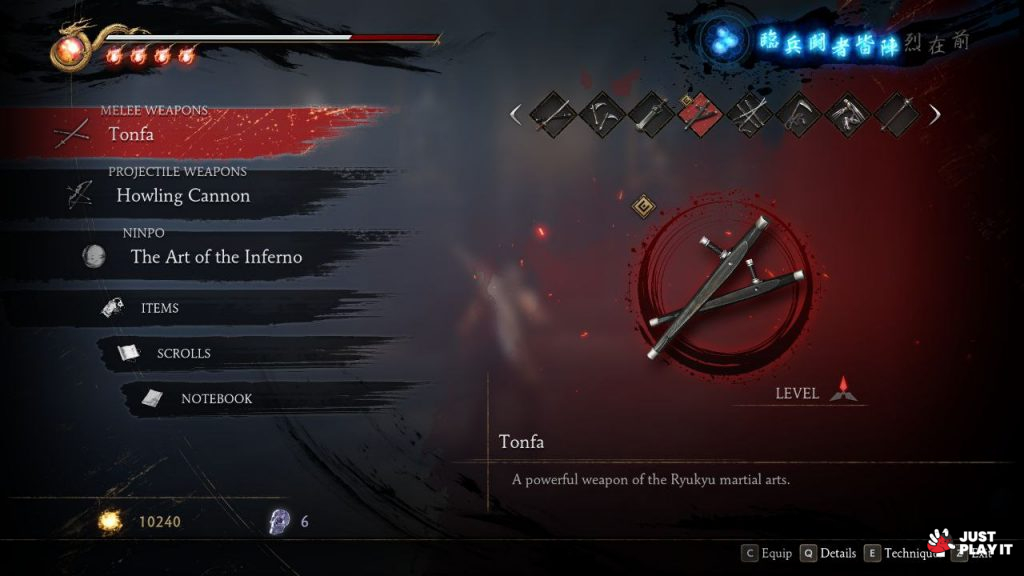Select the highlighted red Tonfa icon
The width and height of the screenshot is (1024, 576).
pyautogui.click(x=700, y=114)
